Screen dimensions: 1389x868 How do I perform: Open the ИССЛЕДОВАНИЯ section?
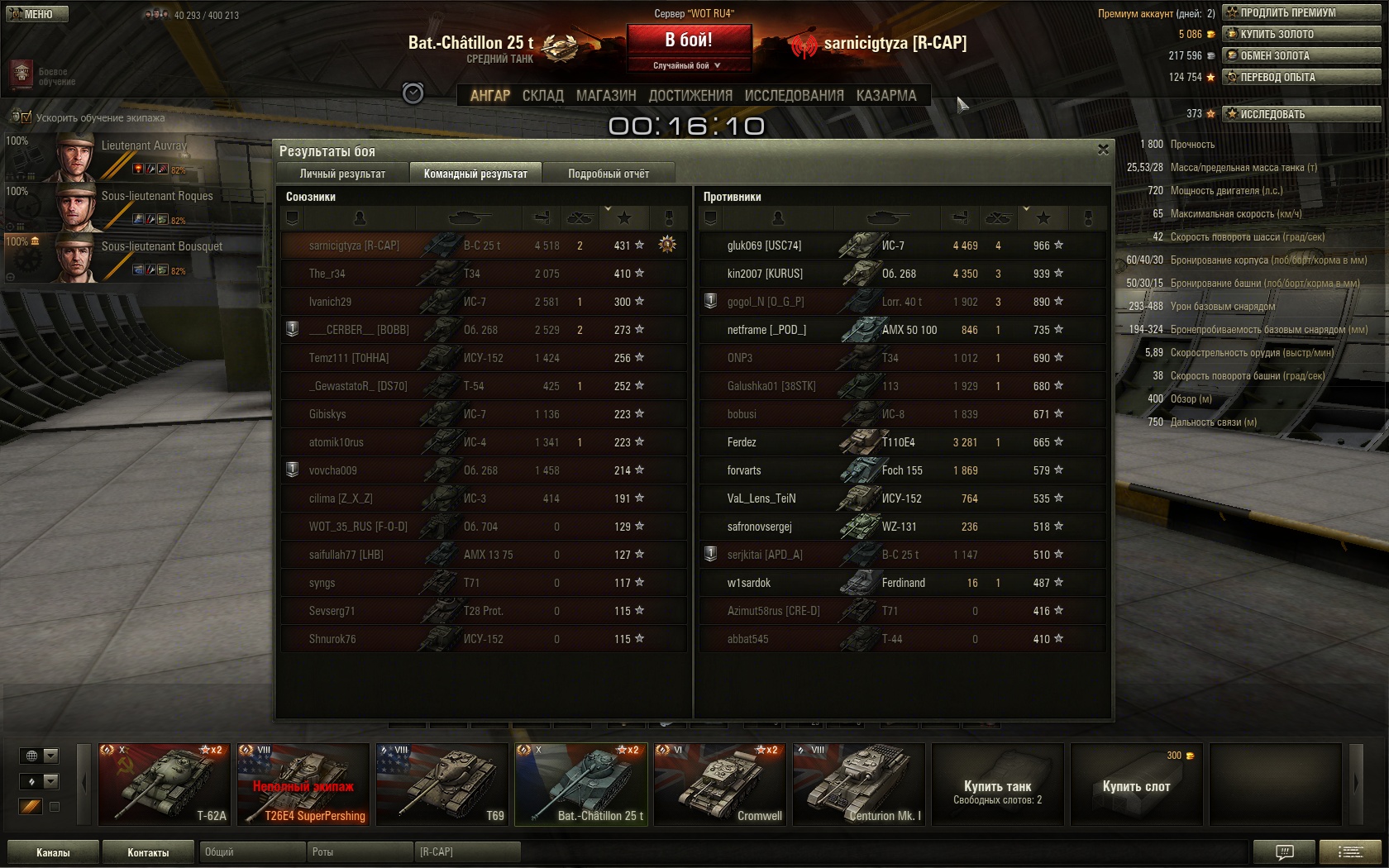point(794,96)
